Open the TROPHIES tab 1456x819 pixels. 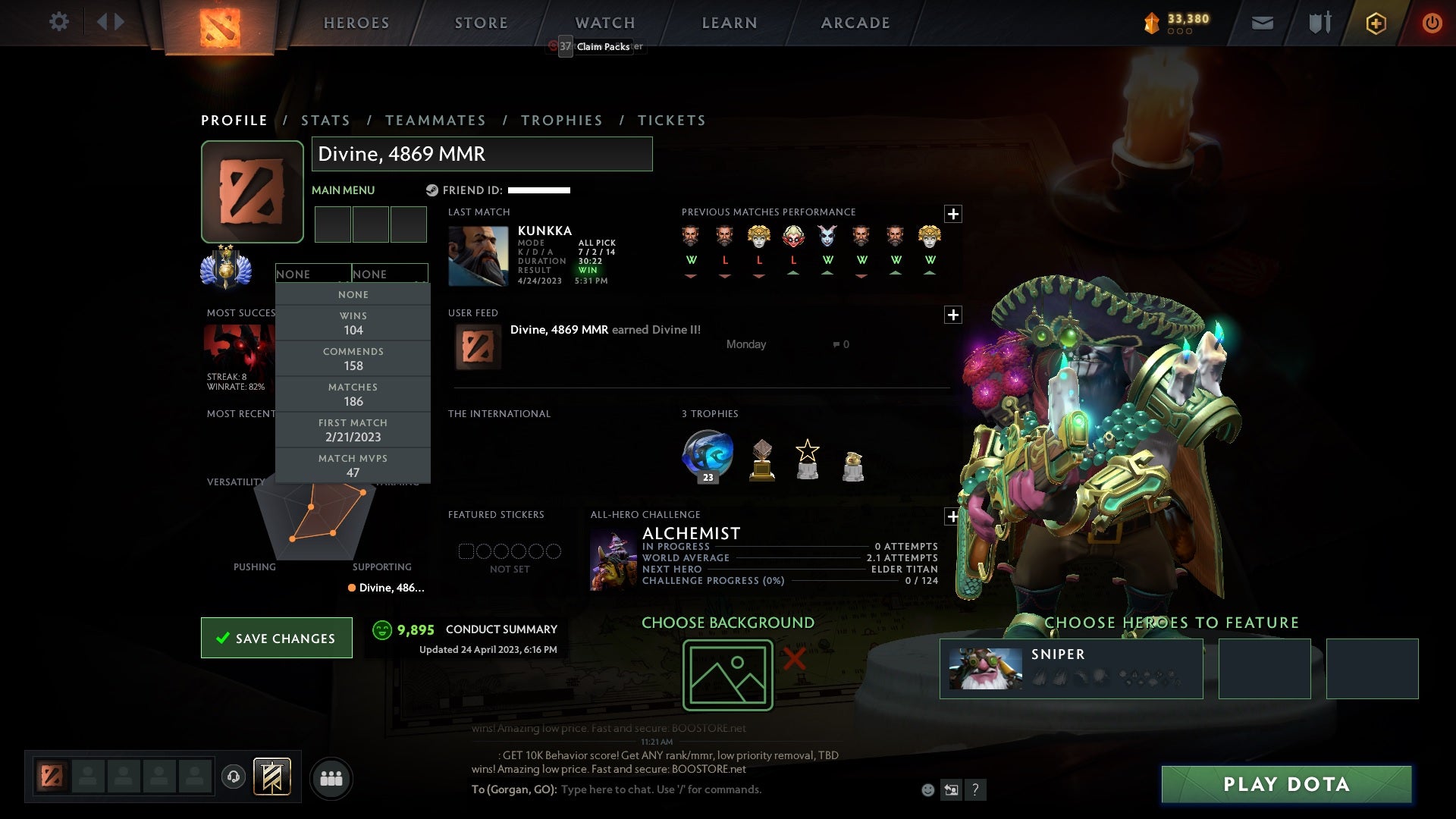(x=562, y=120)
